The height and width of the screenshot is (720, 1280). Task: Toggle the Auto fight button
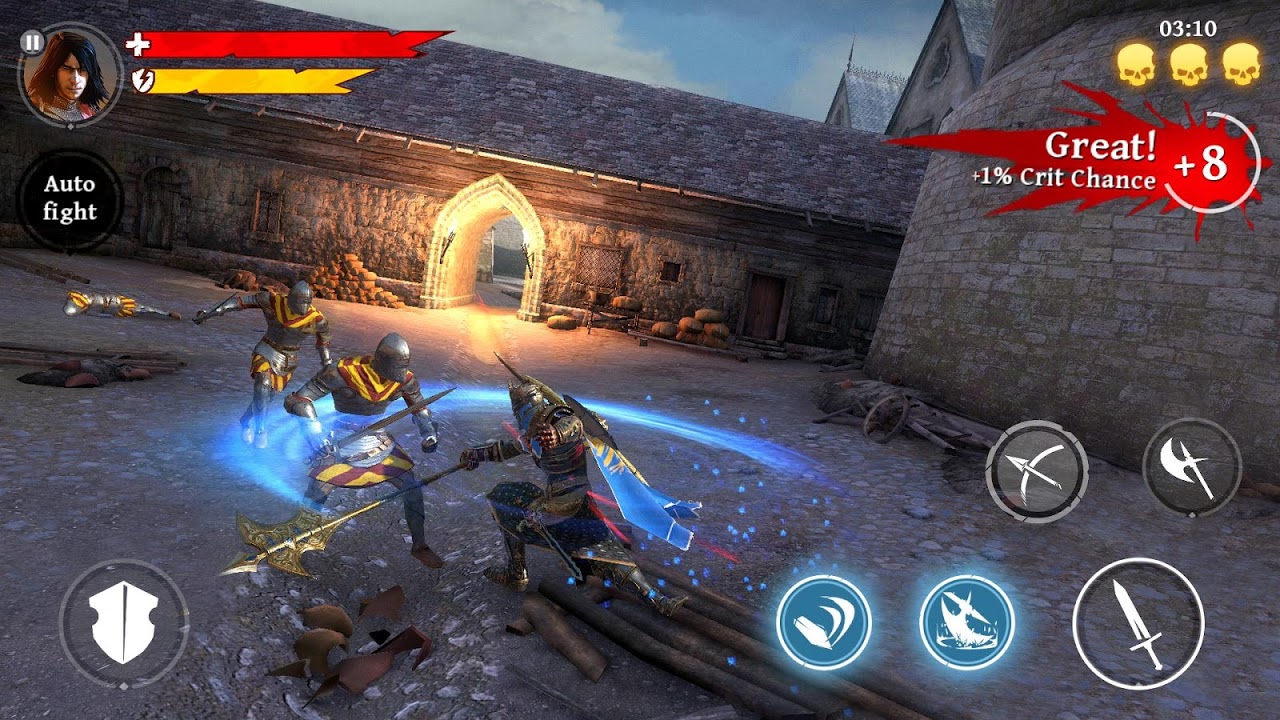70,199
